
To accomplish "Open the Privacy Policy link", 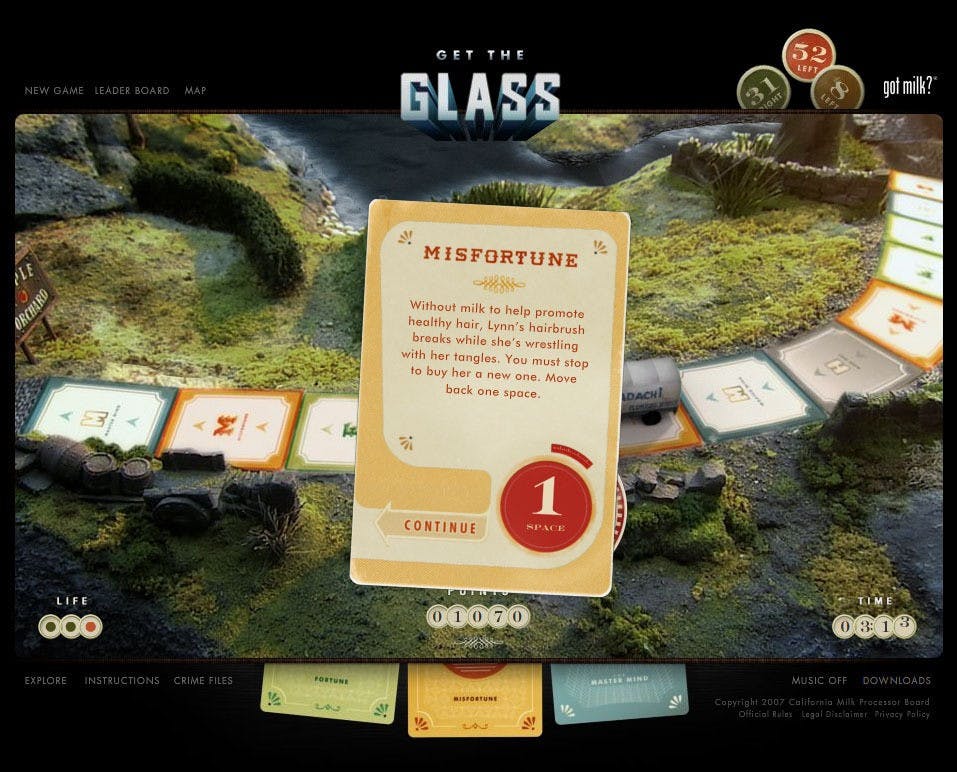I will click(x=902, y=715).
